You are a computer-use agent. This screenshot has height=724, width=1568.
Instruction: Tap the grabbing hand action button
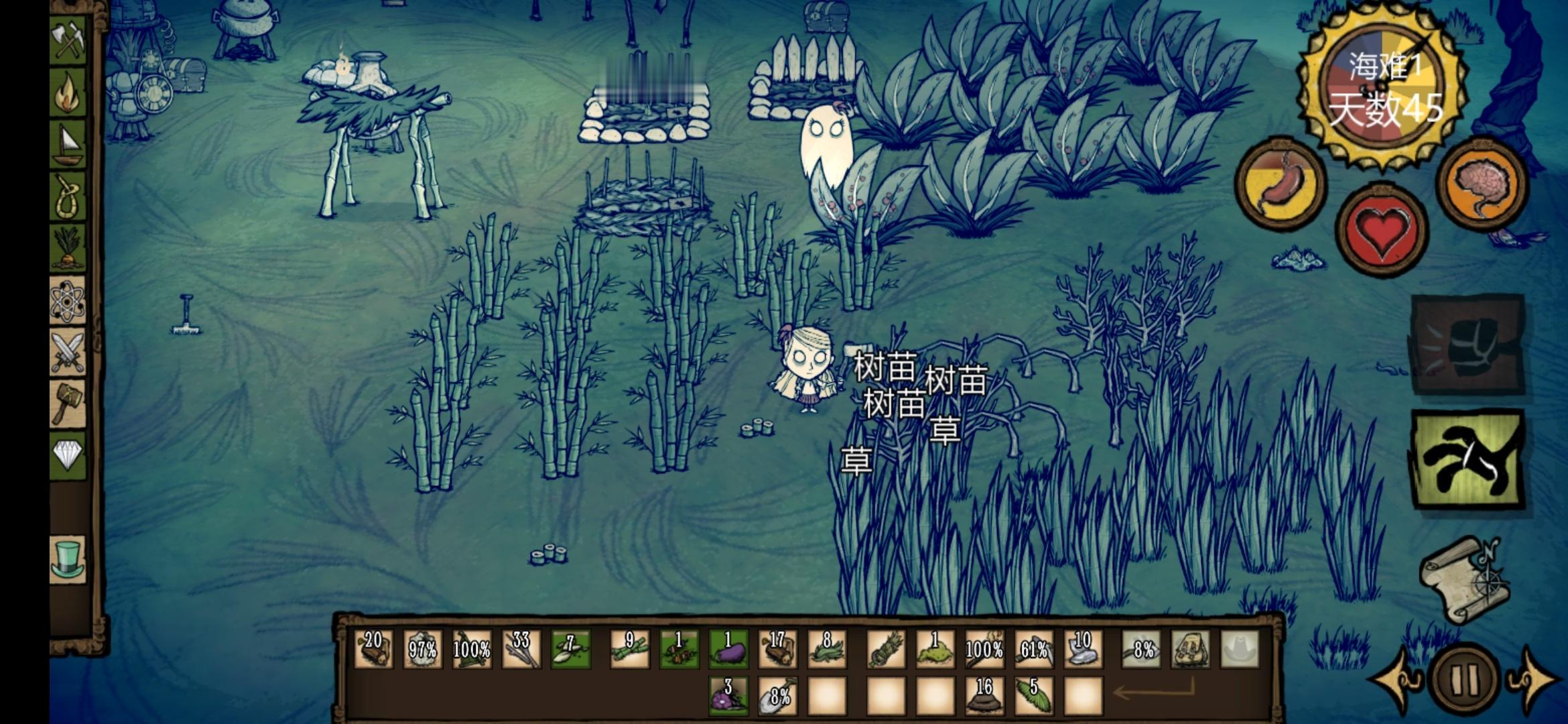(1468, 459)
